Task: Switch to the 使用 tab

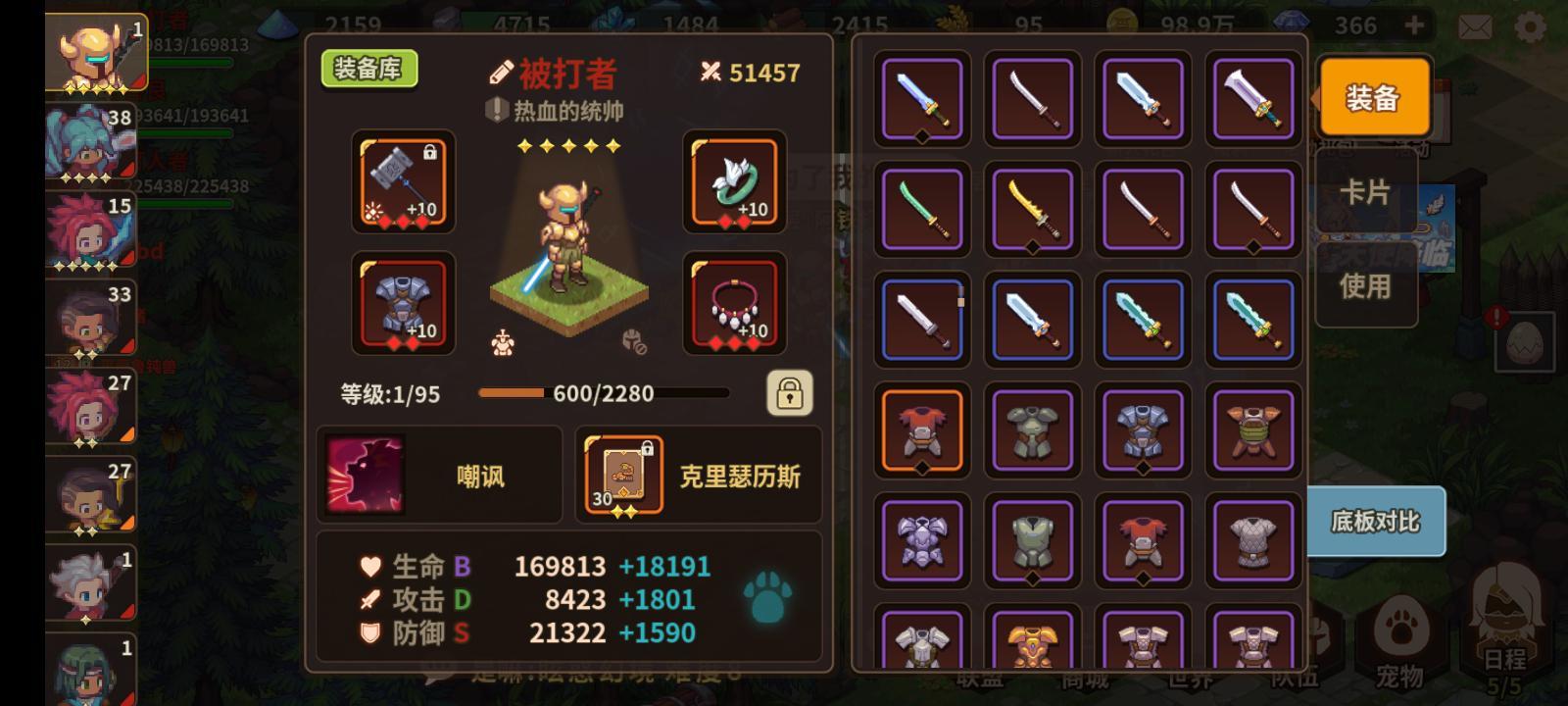Action: coord(1366,286)
